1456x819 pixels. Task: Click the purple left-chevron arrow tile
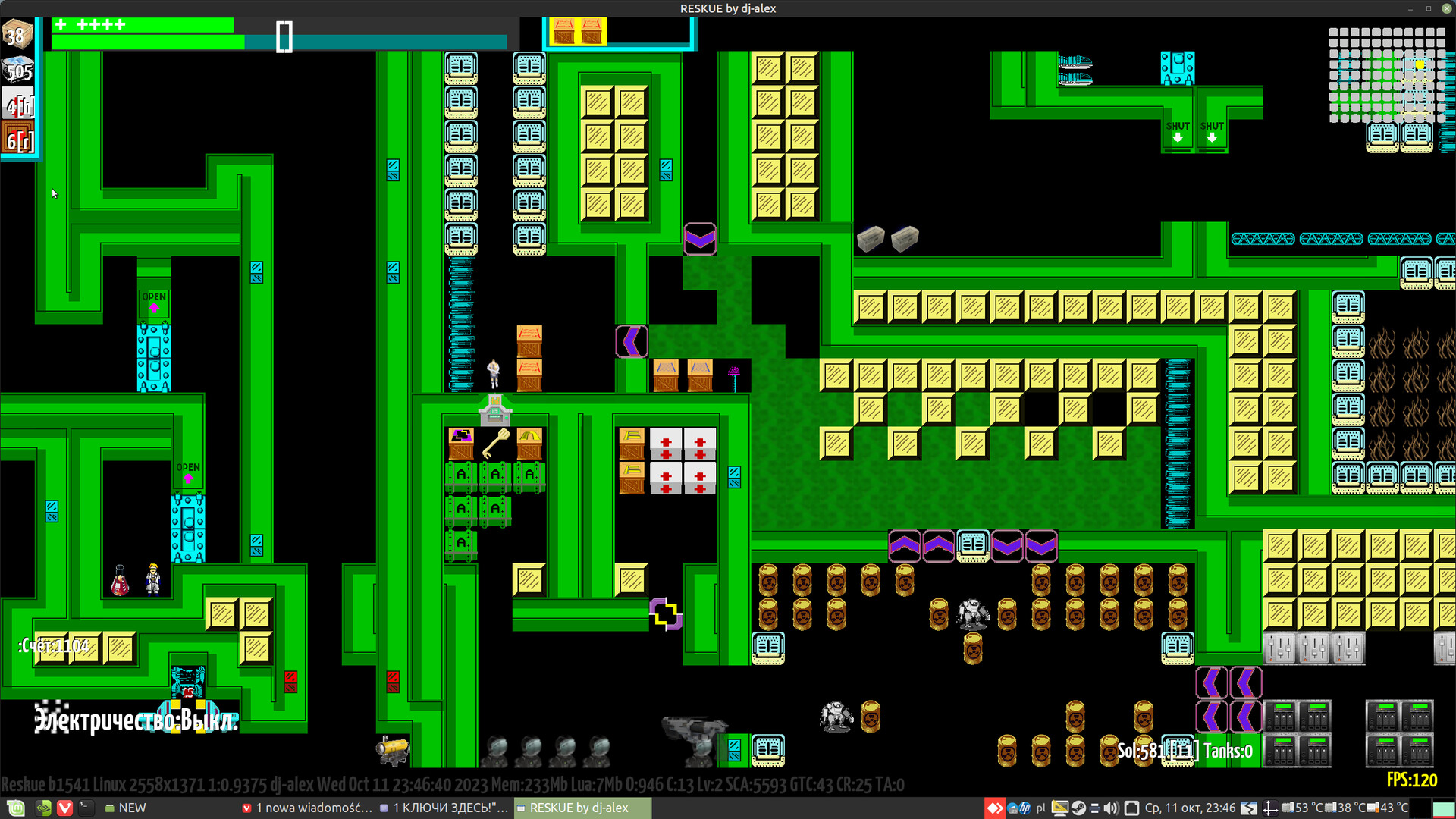pos(630,343)
